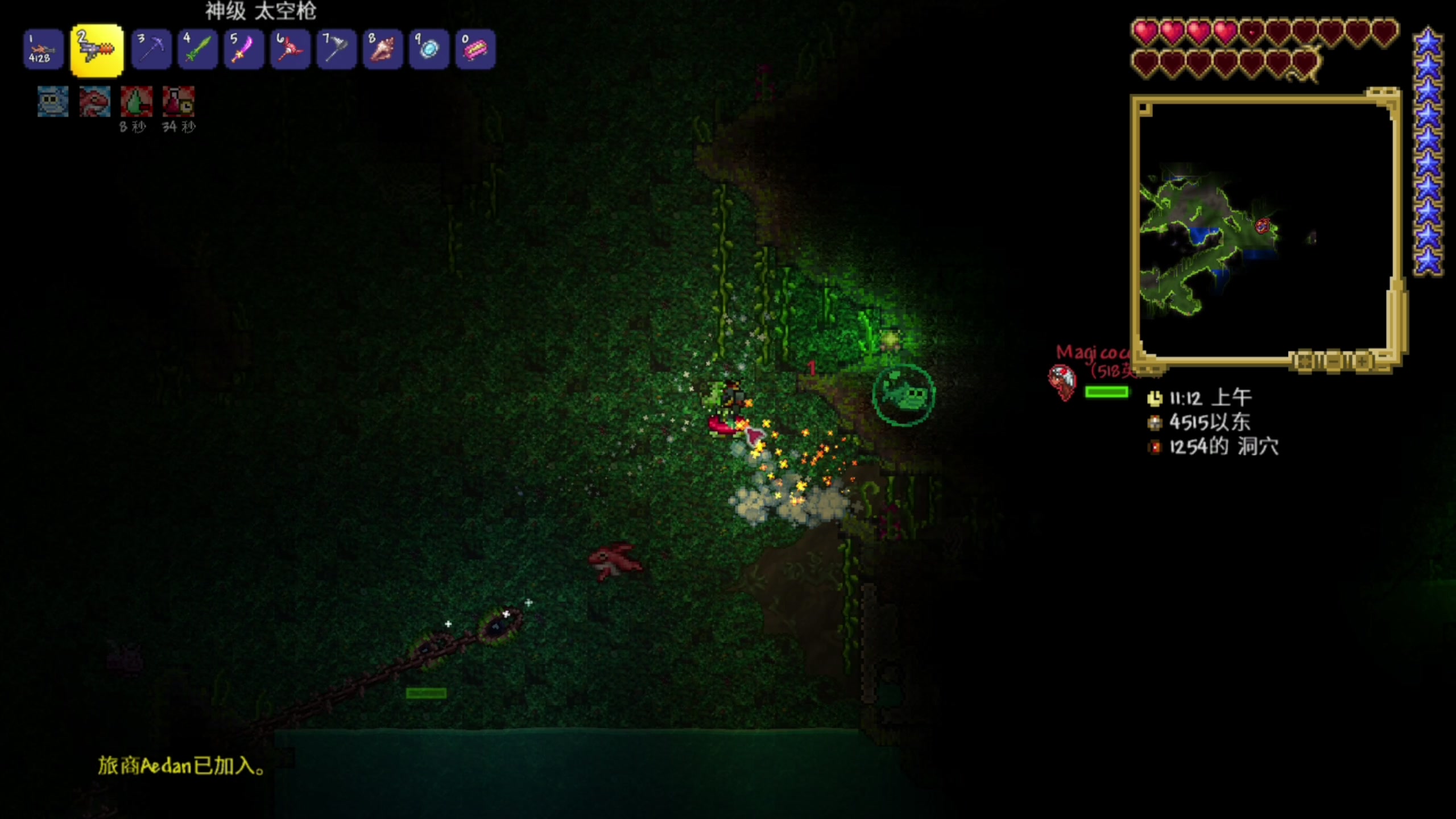Reset the minimap zoom button
The width and height of the screenshot is (1456, 819).
point(1304,362)
